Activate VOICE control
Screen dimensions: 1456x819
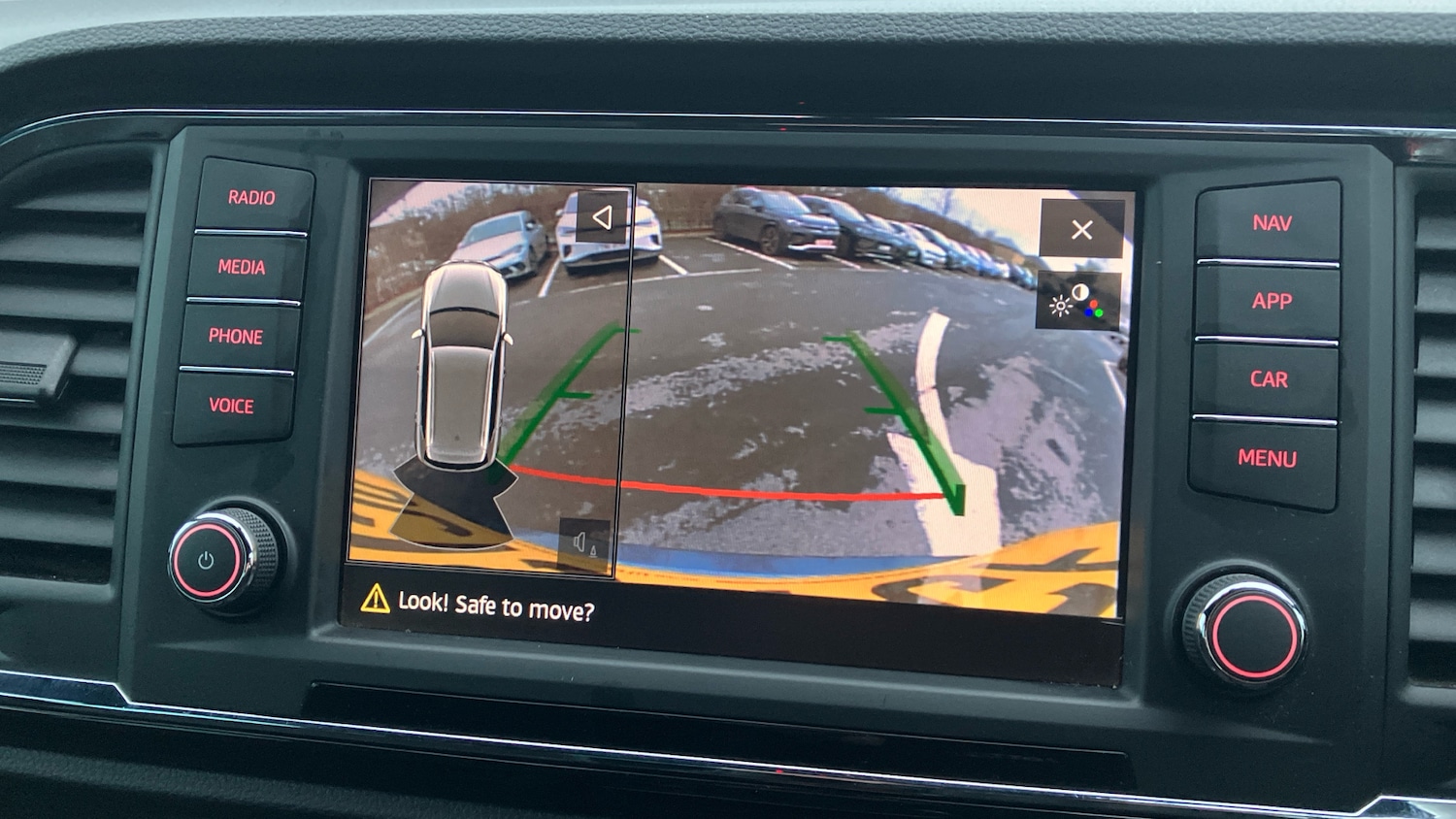click(x=234, y=407)
